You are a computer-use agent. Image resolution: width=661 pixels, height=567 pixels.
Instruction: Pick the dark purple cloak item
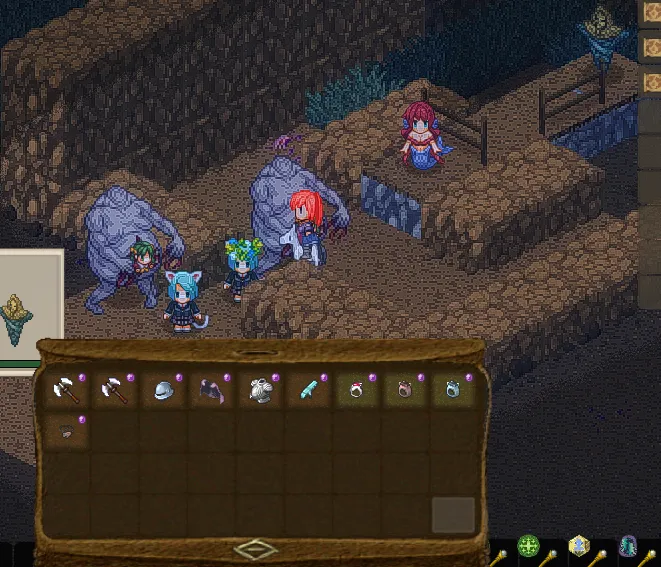211,391
